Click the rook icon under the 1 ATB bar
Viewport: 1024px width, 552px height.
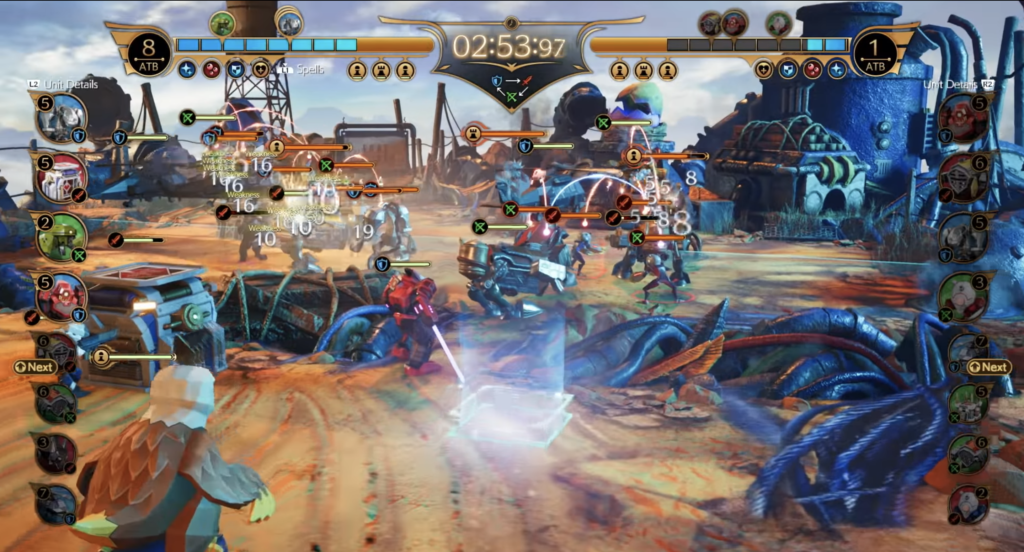[x=644, y=70]
